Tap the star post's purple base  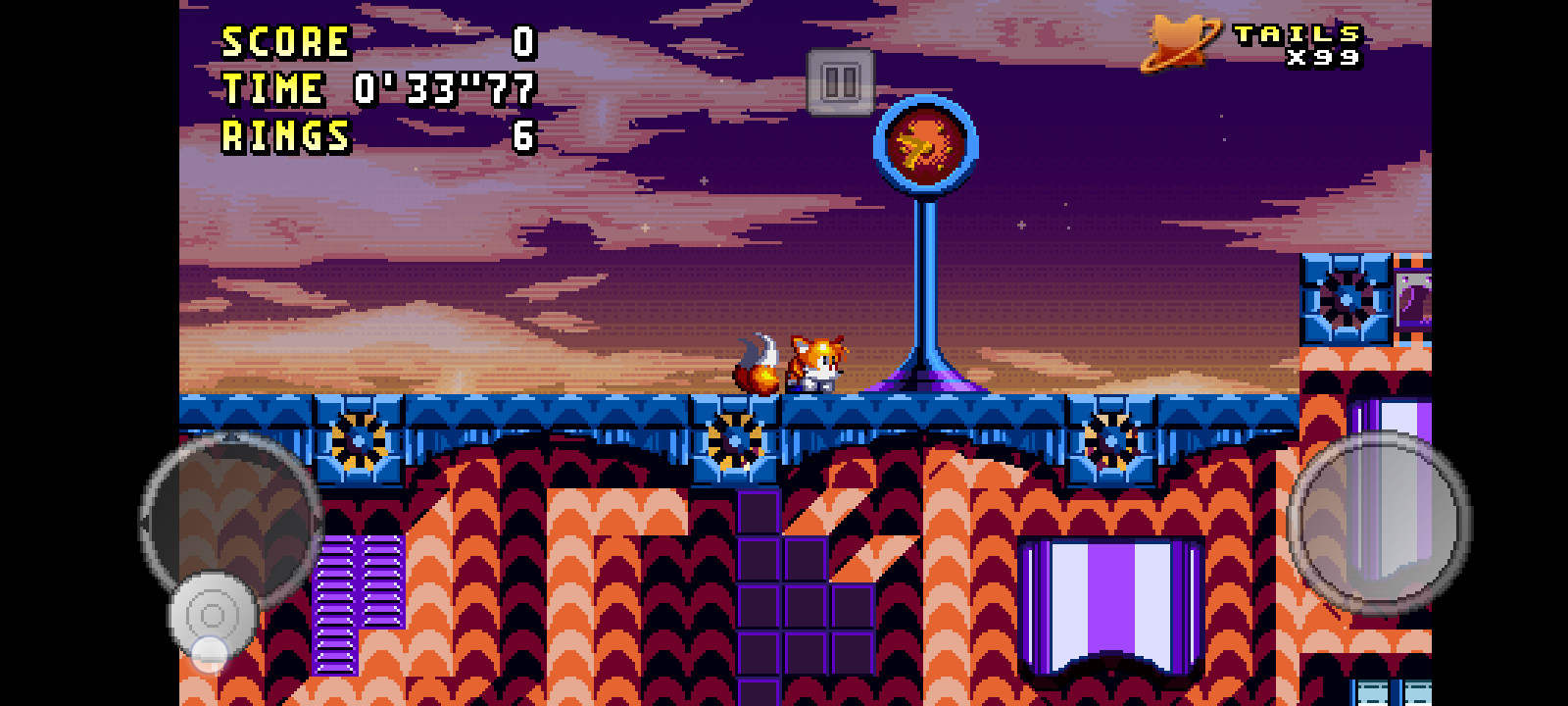926,382
